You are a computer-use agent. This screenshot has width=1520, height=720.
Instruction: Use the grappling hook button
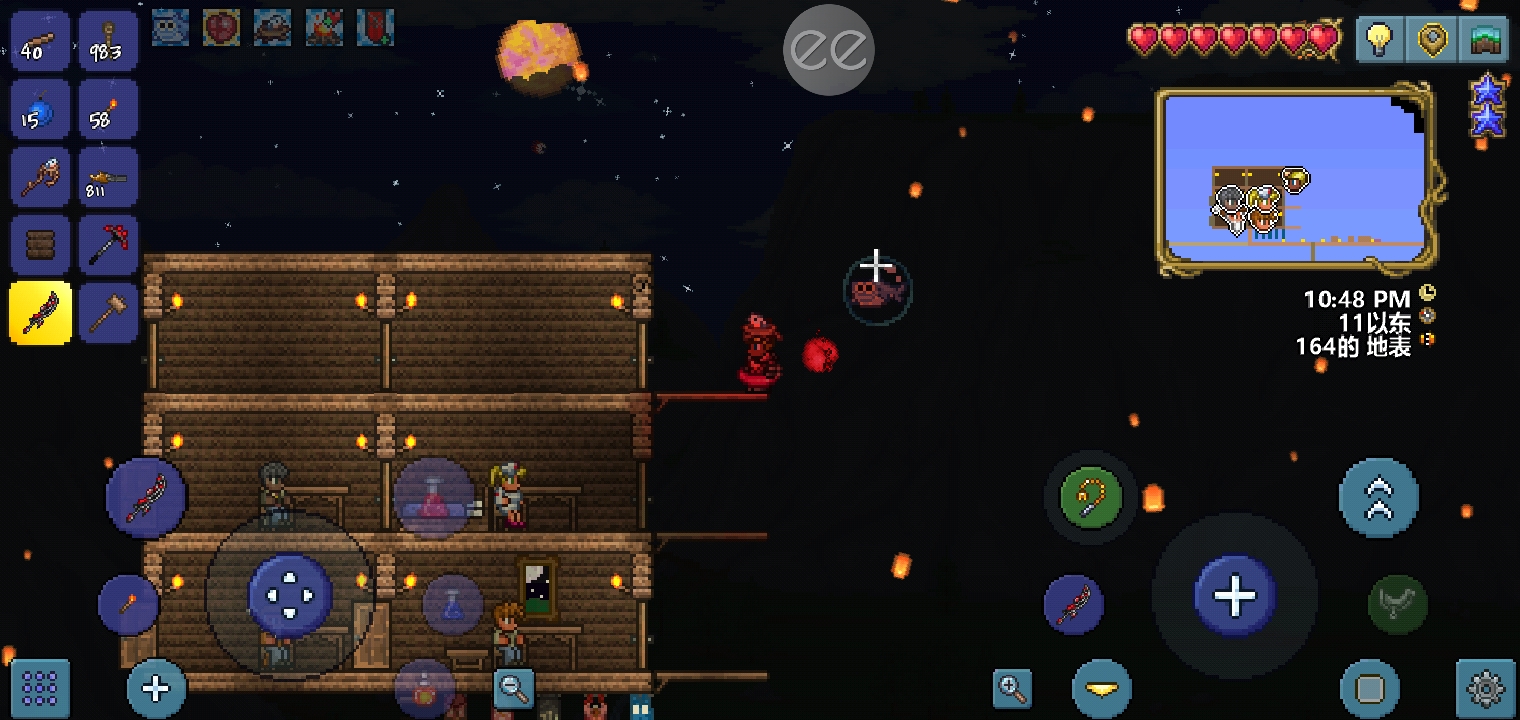pyautogui.click(x=1090, y=496)
